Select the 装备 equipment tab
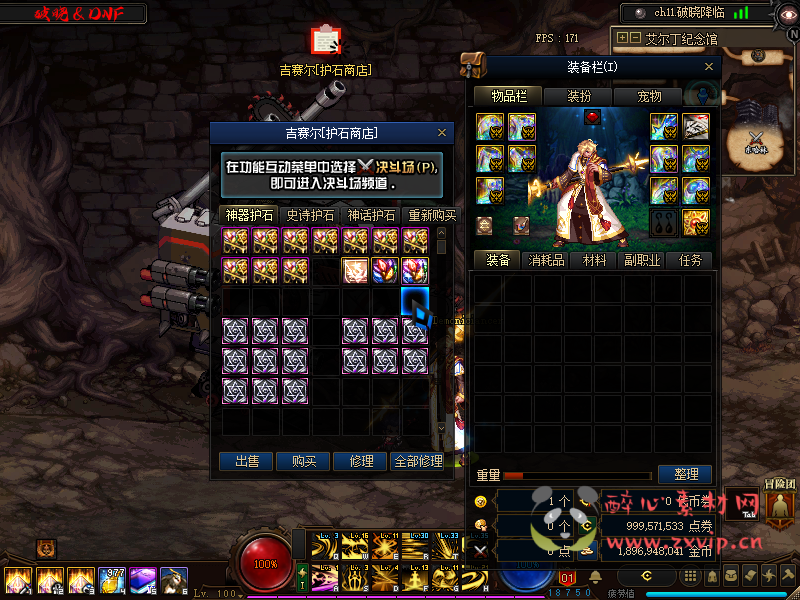 pyautogui.click(x=498, y=260)
